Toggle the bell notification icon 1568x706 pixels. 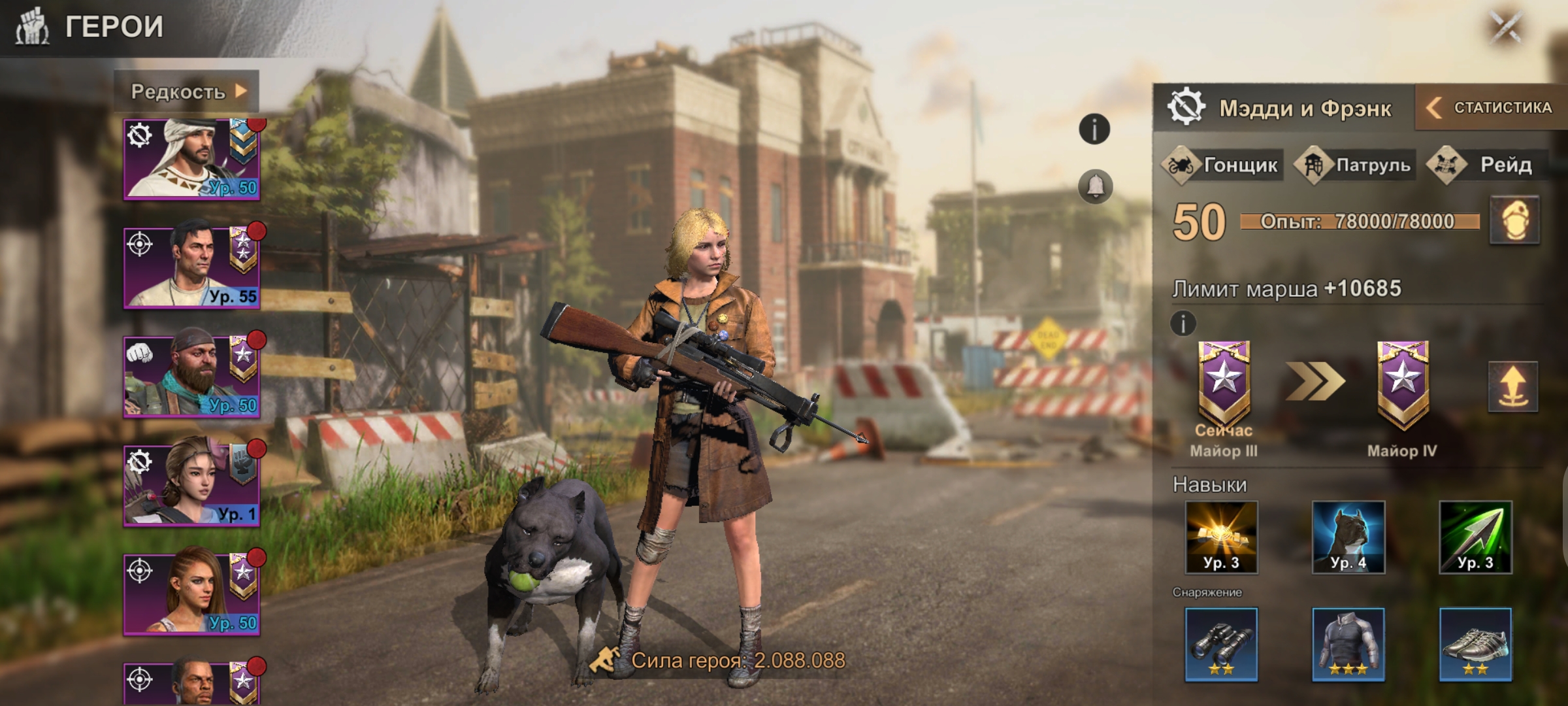(1095, 186)
